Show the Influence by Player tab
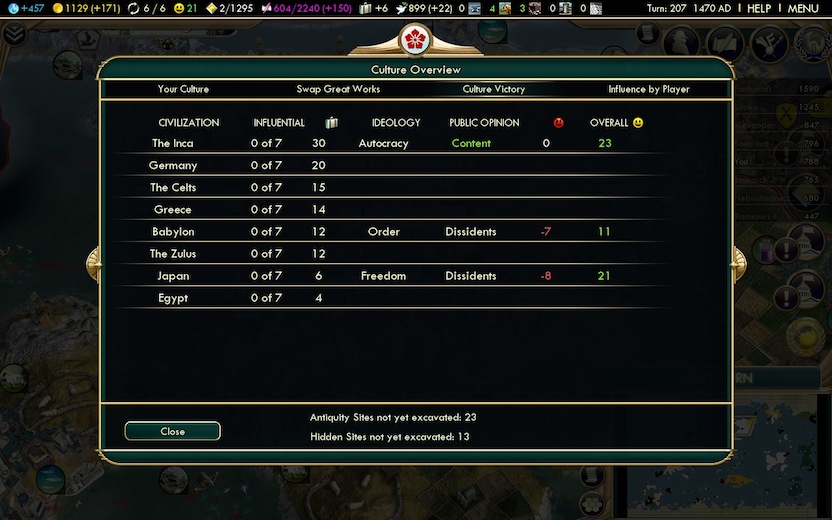 pyautogui.click(x=648, y=89)
